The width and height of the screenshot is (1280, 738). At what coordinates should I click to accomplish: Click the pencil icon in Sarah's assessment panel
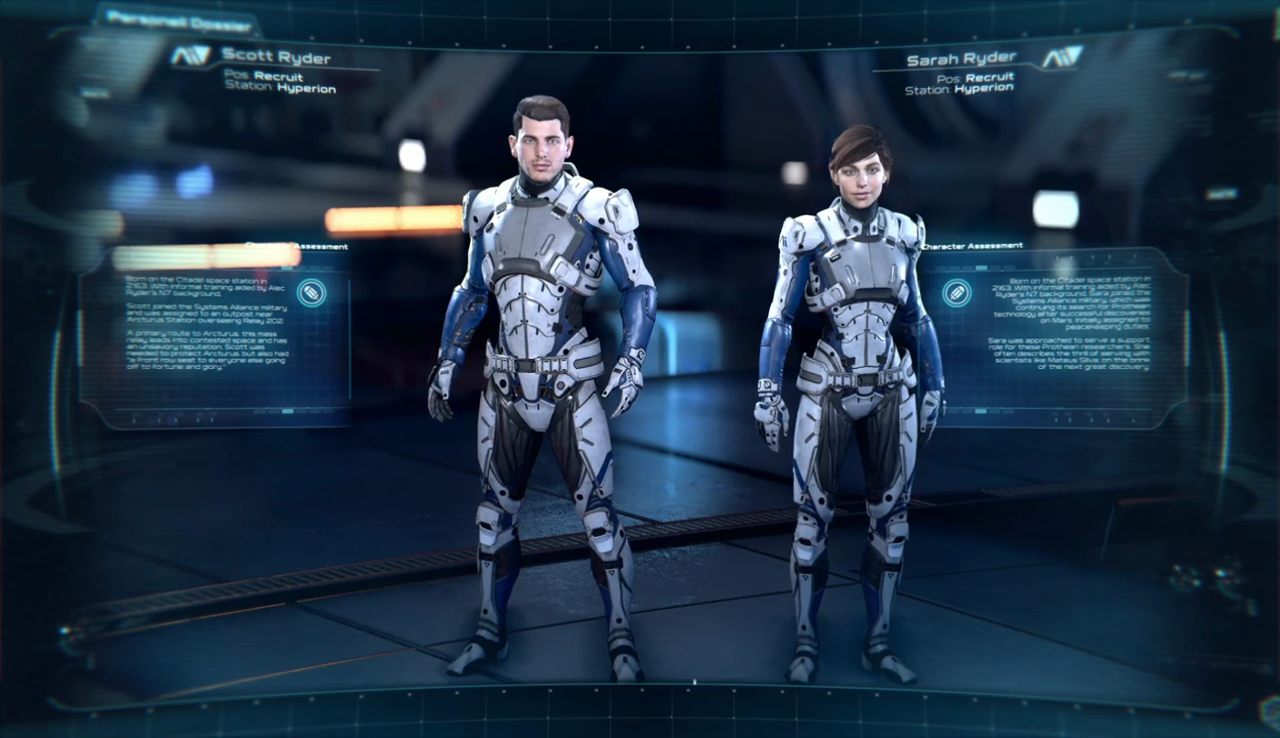point(957,293)
